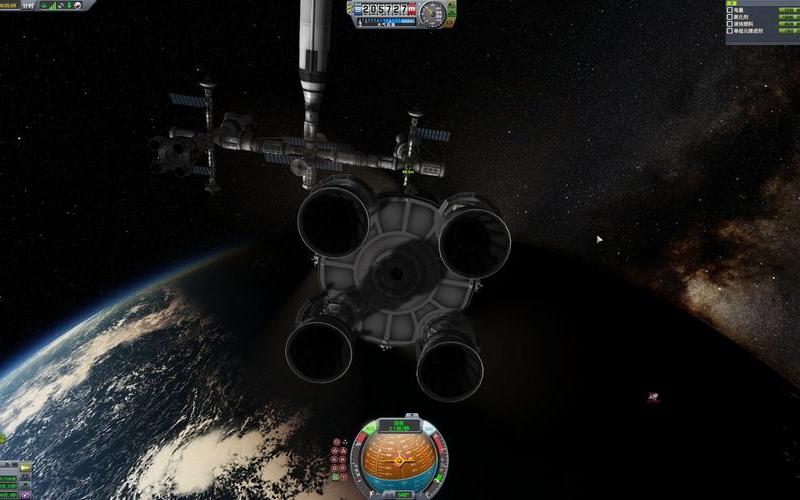Toggle the 单组元推进剂 resource checkbox

click(x=730, y=32)
